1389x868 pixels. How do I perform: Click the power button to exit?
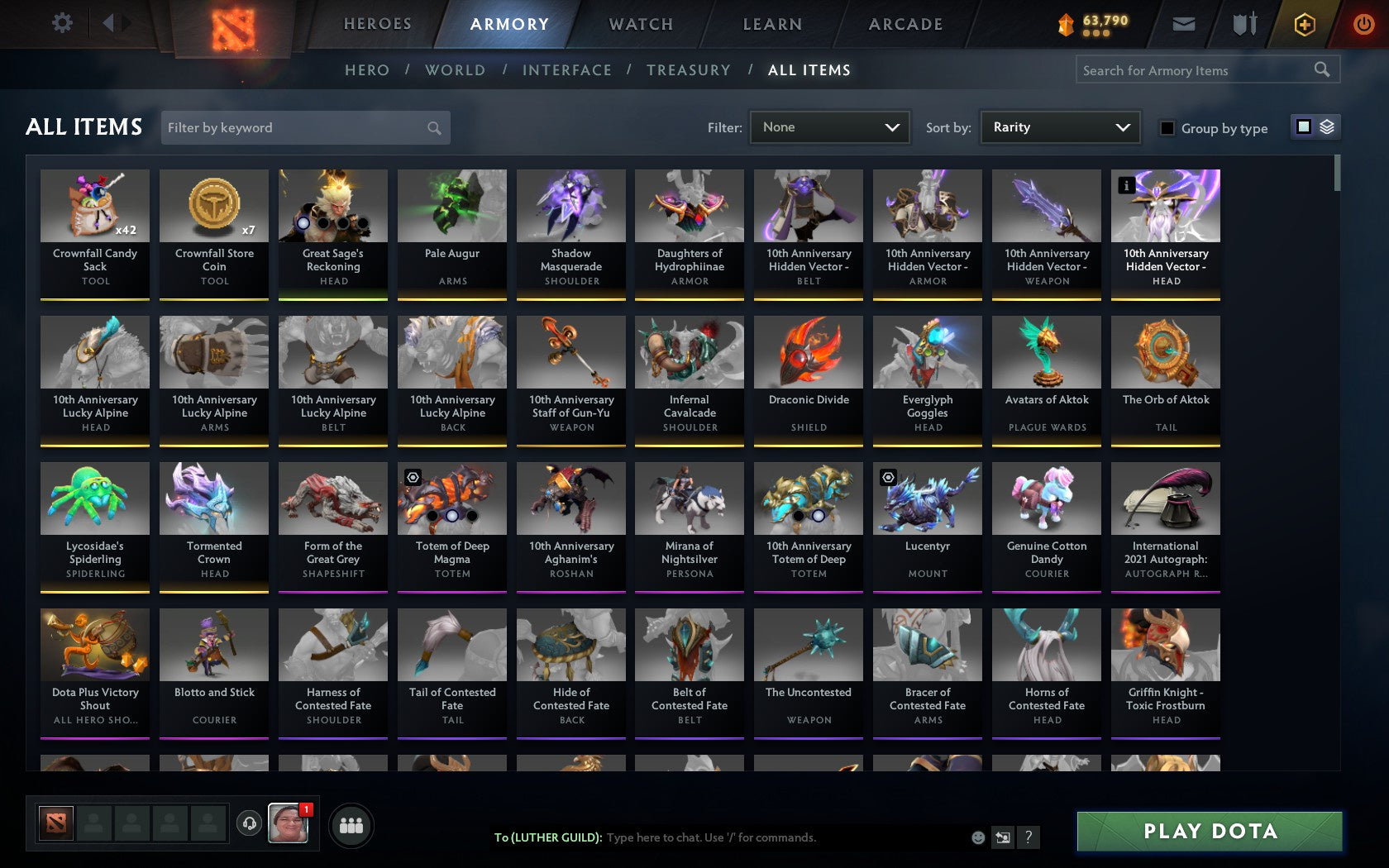tap(1363, 23)
